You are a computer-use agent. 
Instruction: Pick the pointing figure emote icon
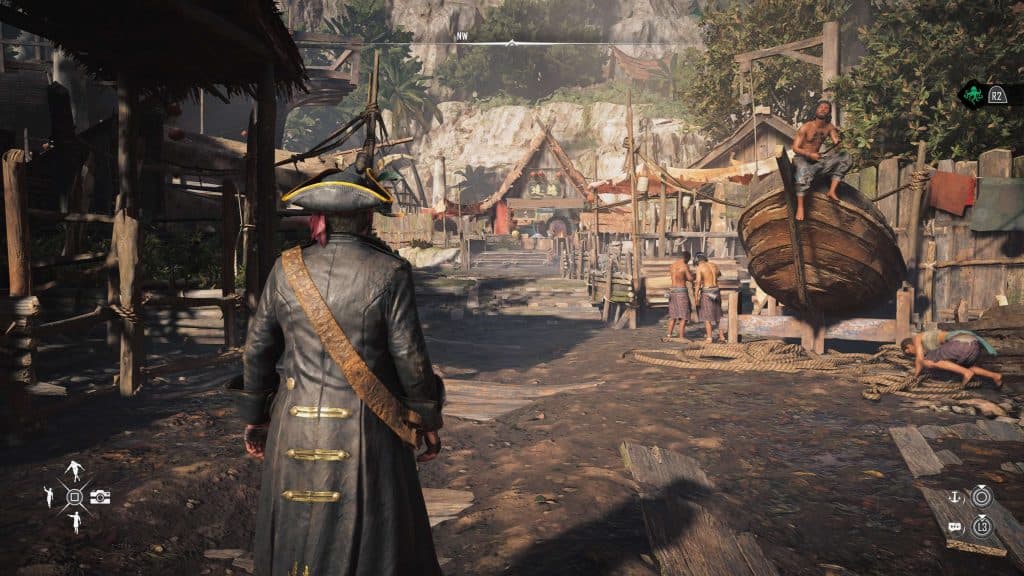point(74,522)
